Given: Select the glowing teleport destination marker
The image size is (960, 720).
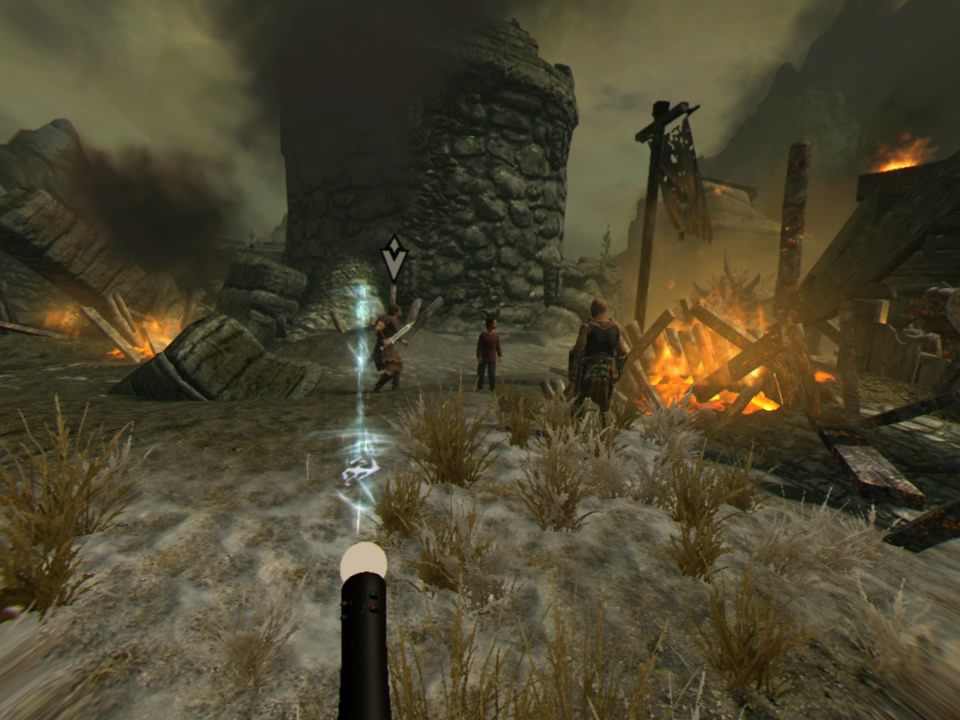Looking at the screenshot, I should pos(359,468).
